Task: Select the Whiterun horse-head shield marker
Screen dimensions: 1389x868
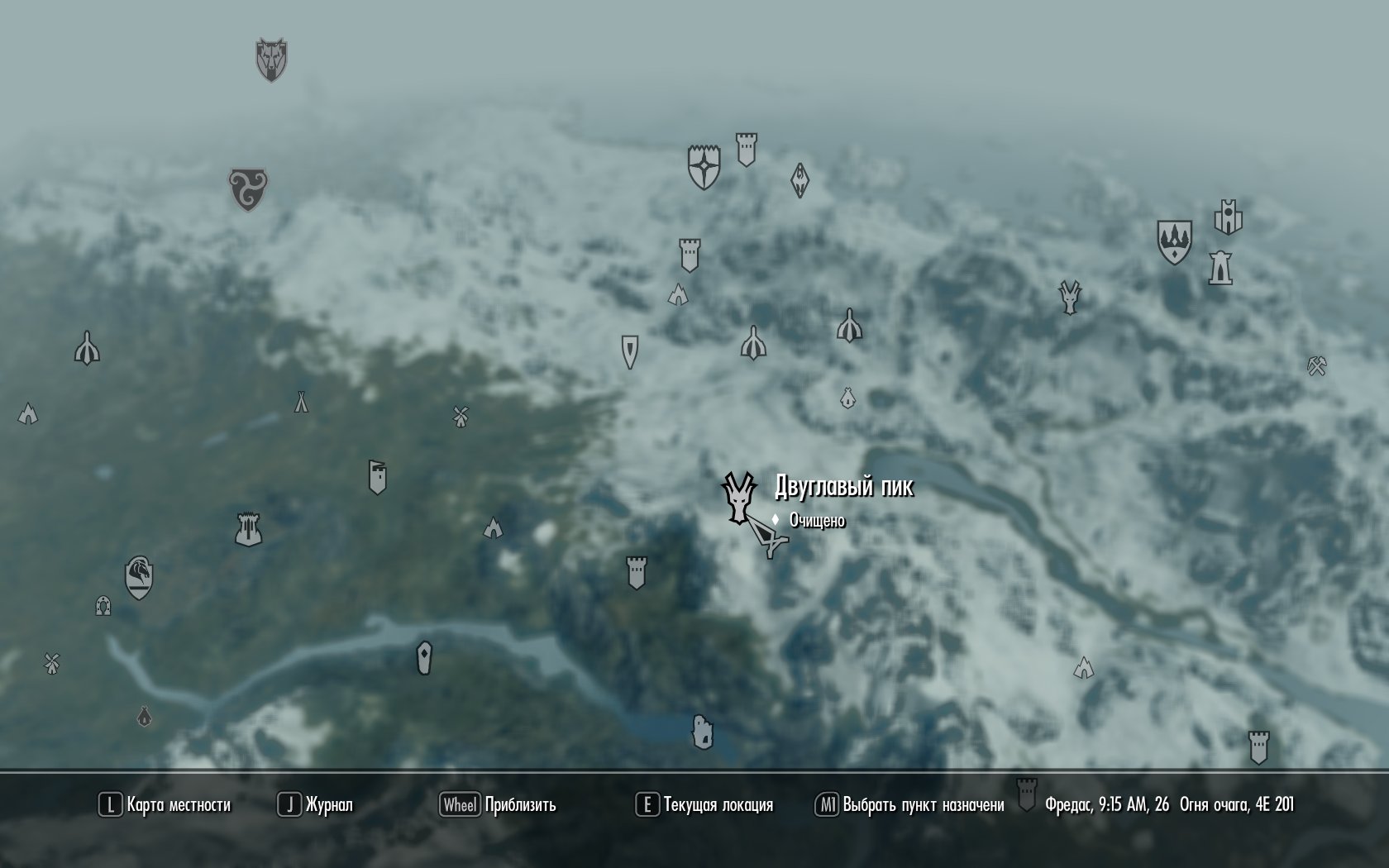Action: click(x=139, y=577)
